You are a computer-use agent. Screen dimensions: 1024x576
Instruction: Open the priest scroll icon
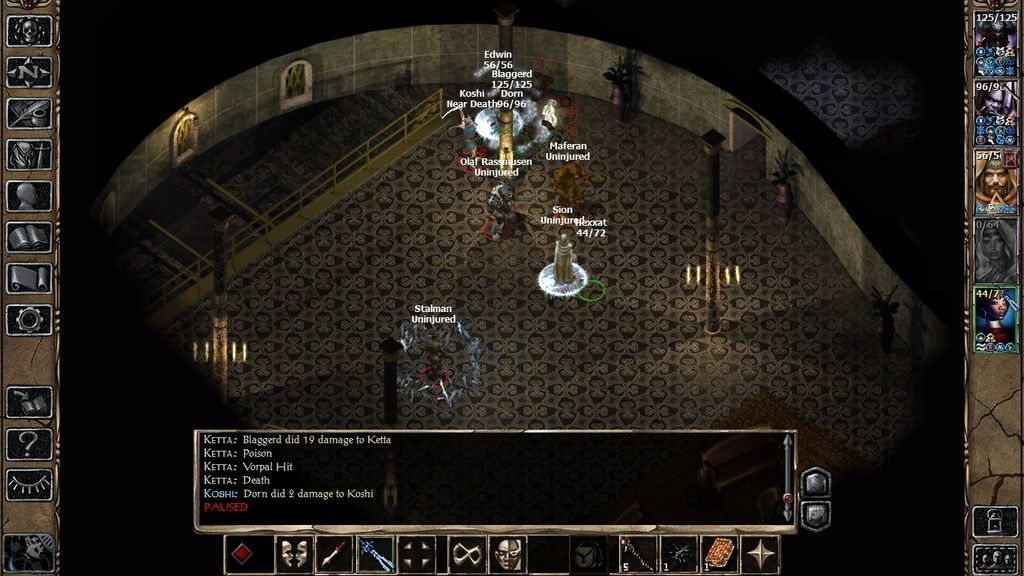click(x=29, y=278)
